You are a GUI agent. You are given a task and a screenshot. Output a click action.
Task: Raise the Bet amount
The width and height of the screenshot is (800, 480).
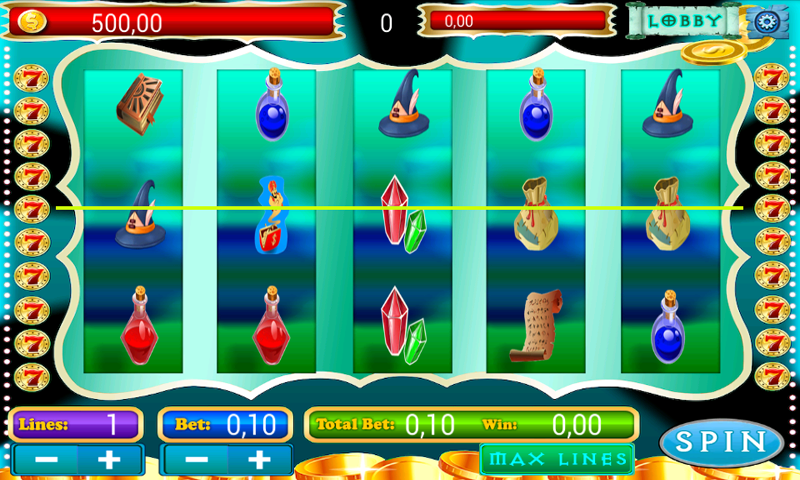[259, 460]
